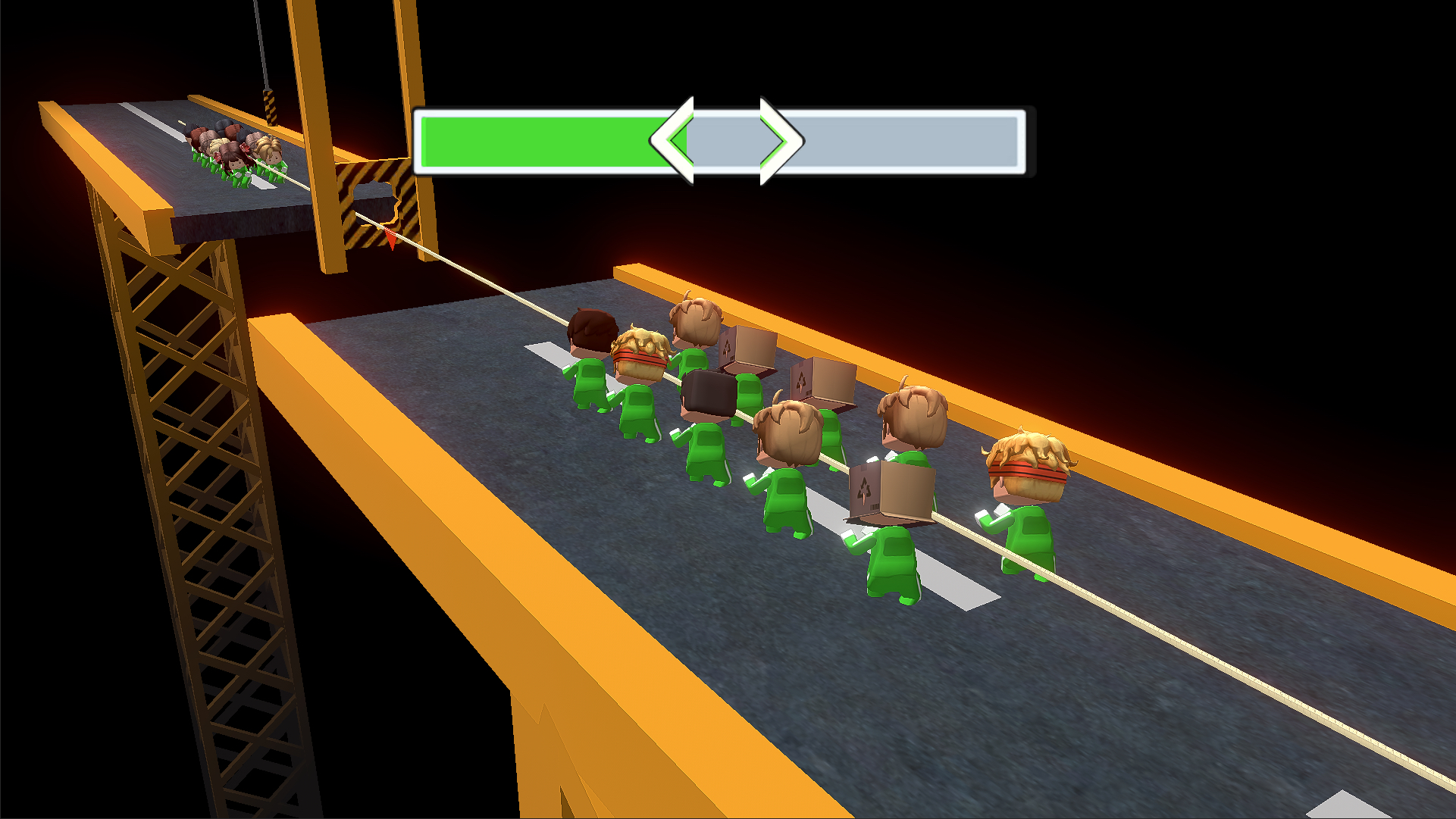Select the left-pointing chevron on the tug meter
The height and width of the screenshot is (819, 1456).
675,140
